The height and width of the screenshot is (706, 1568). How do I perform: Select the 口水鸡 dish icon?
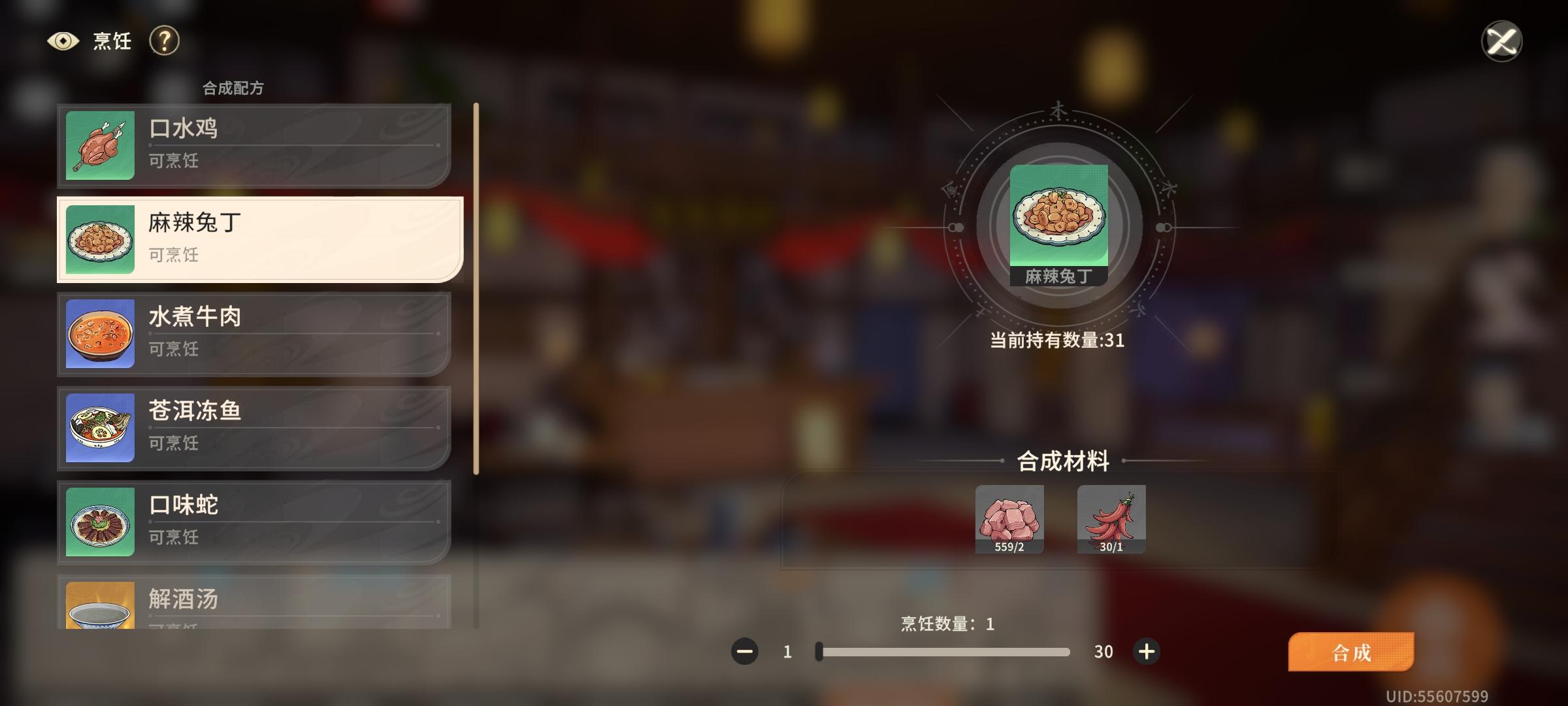coord(99,146)
